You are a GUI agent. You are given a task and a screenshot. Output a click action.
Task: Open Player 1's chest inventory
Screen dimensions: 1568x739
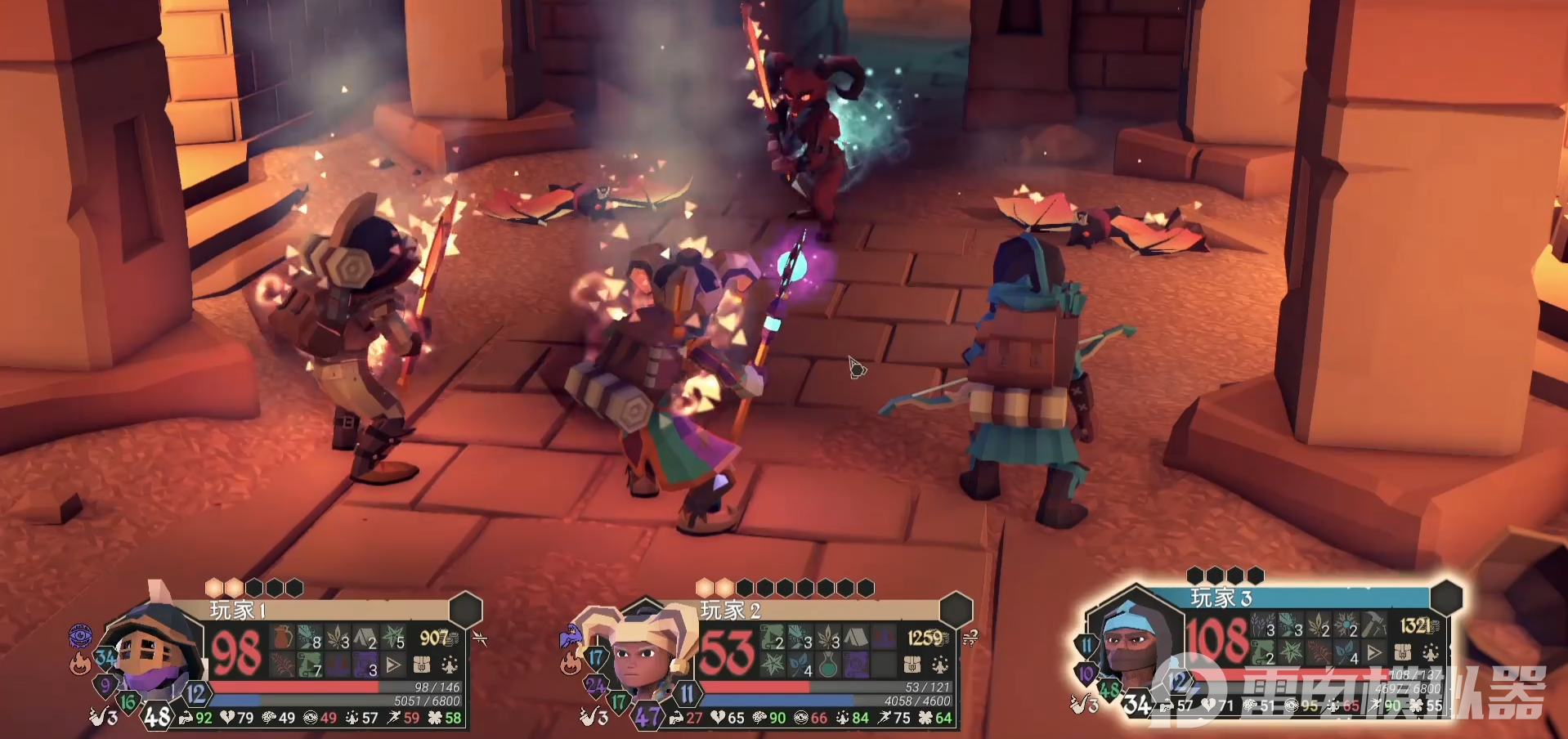pyautogui.click(x=422, y=665)
